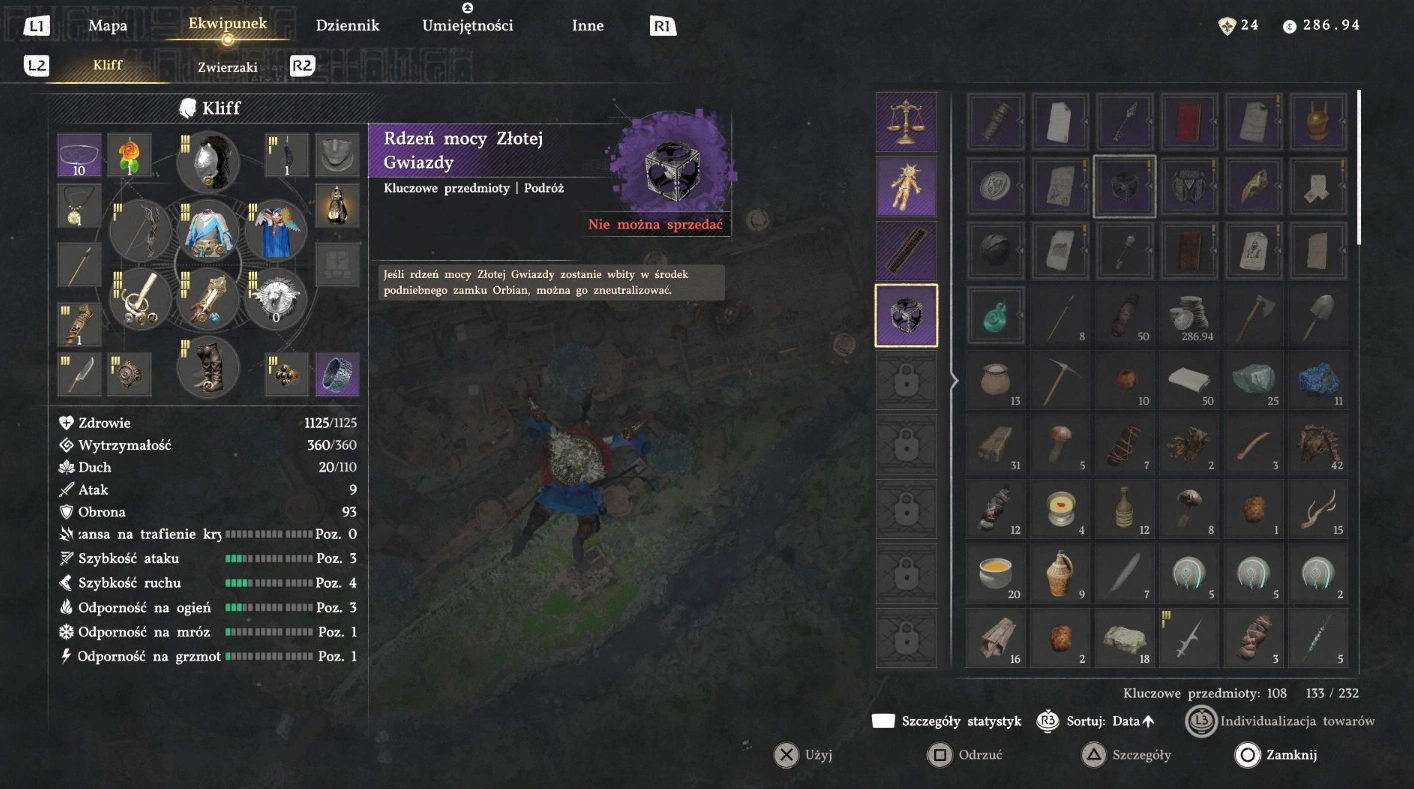Choose the glowing lantern slot
The width and height of the screenshot is (1414, 789).
click(x=337, y=205)
